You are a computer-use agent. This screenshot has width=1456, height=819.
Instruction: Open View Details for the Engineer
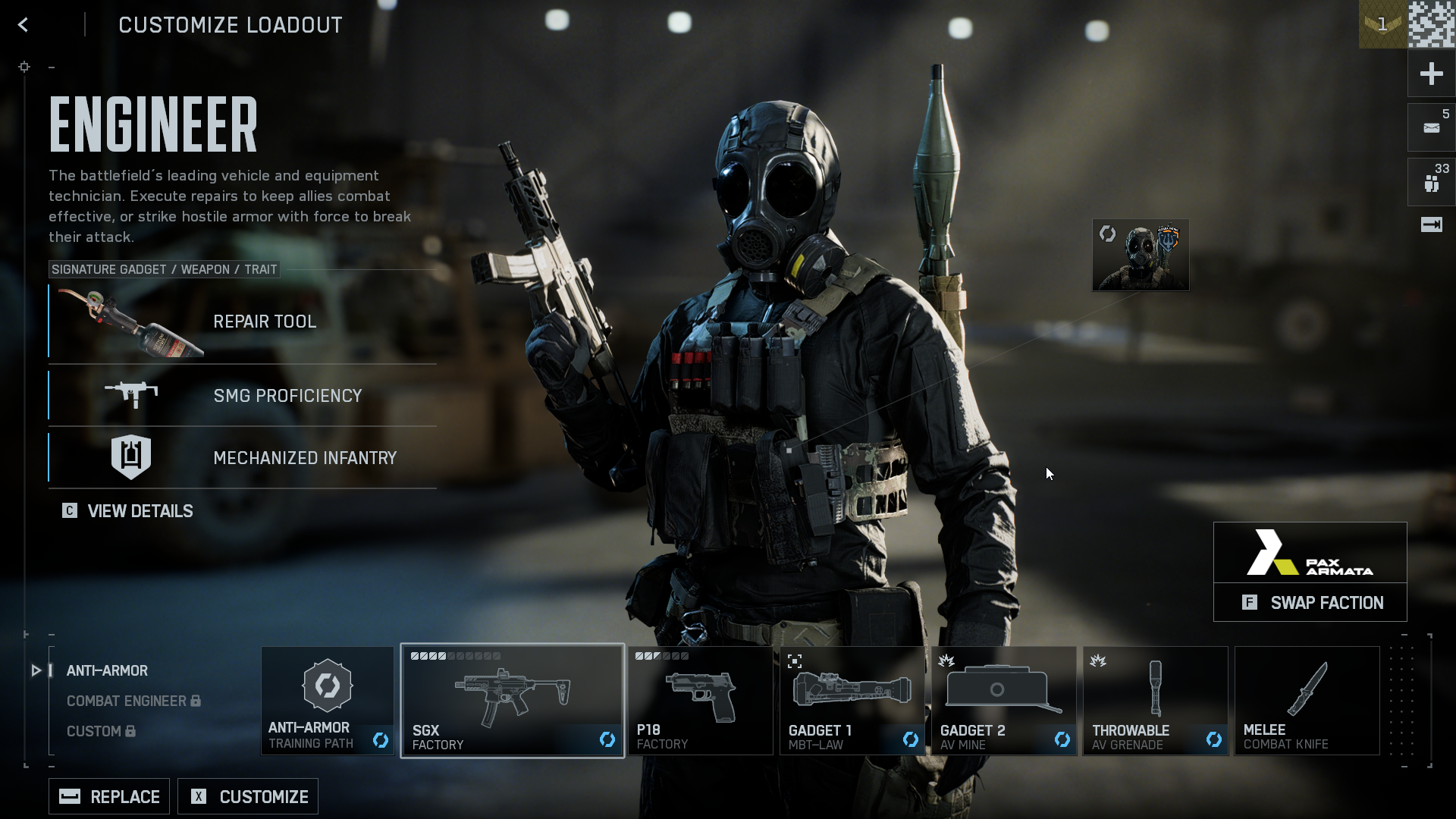(128, 511)
